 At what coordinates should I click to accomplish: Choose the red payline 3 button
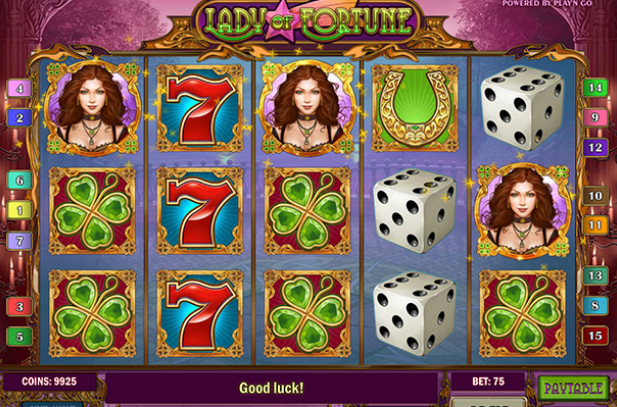pos(19,306)
